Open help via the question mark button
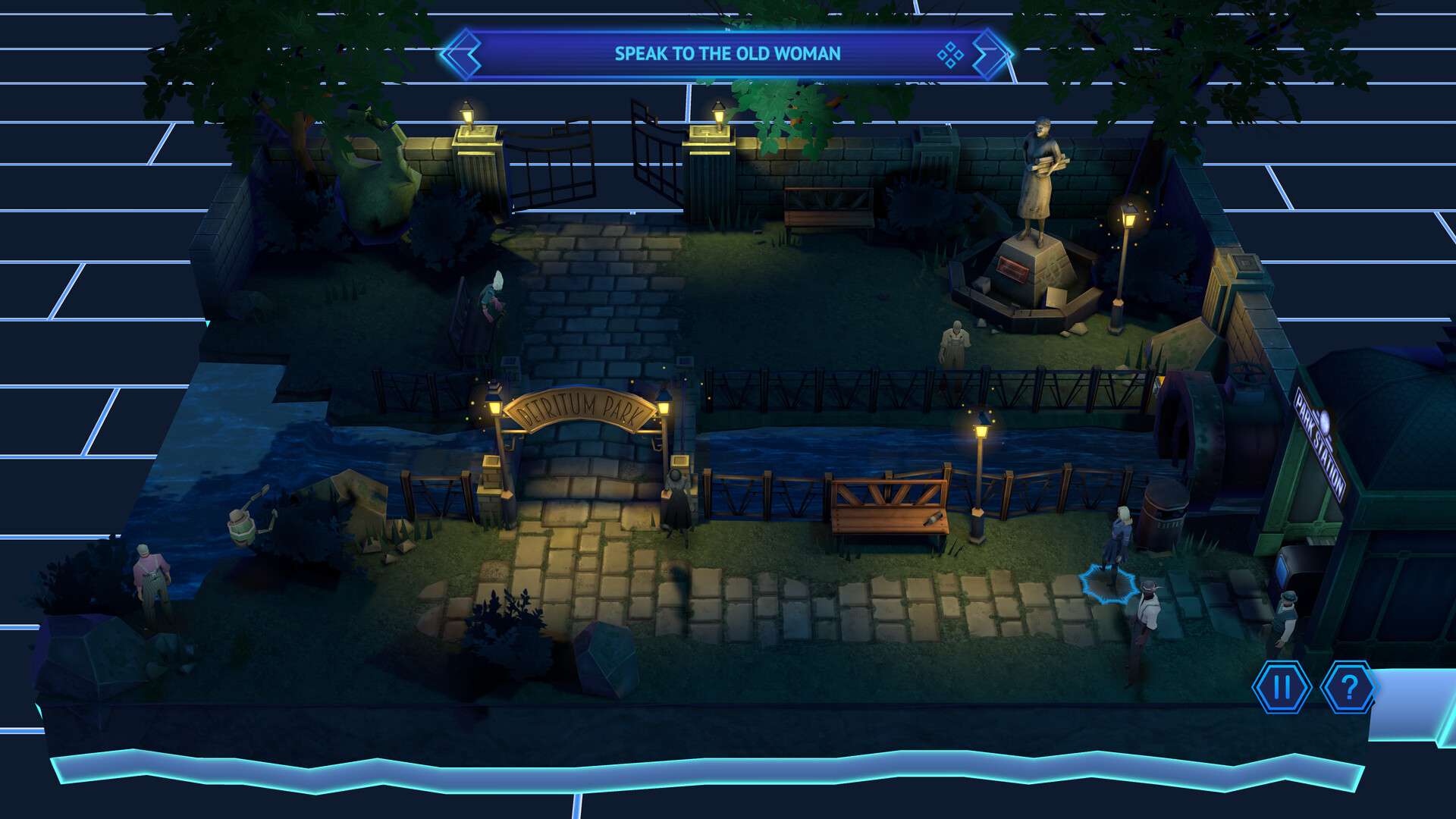 pos(1349,687)
